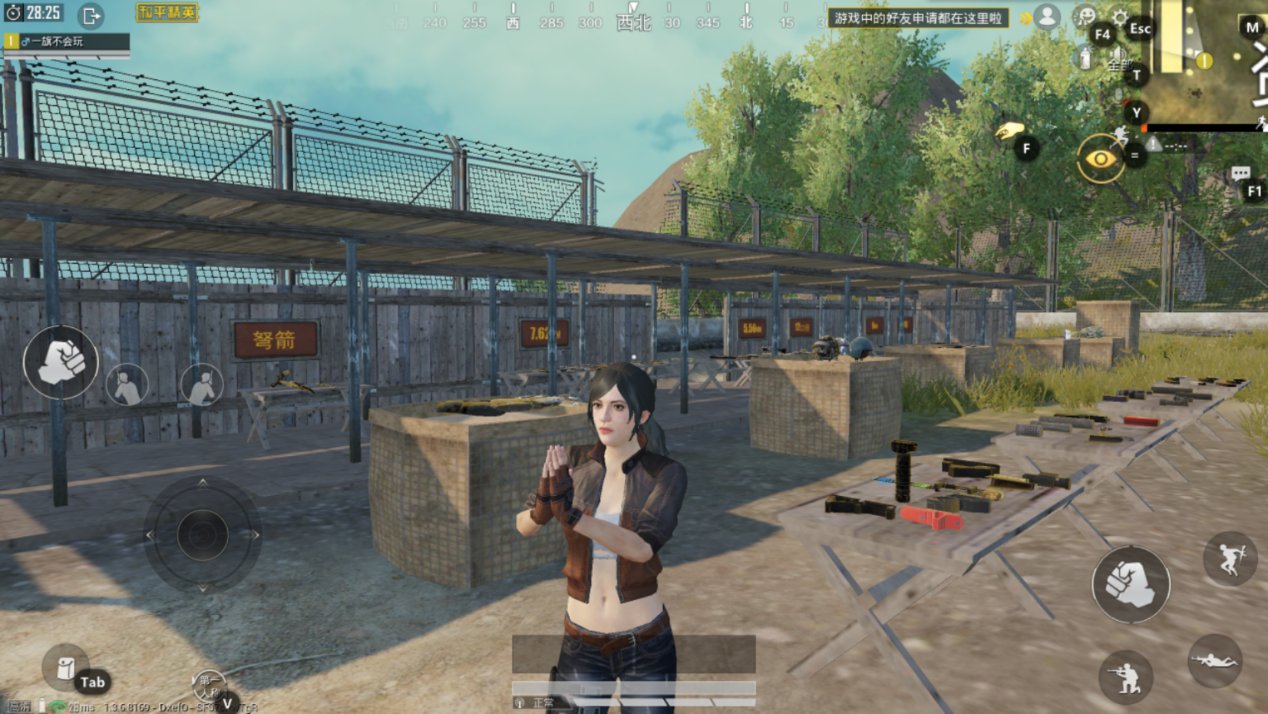The image size is (1268, 714).
Task: Open the friend requests profile icon
Action: (1047, 16)
